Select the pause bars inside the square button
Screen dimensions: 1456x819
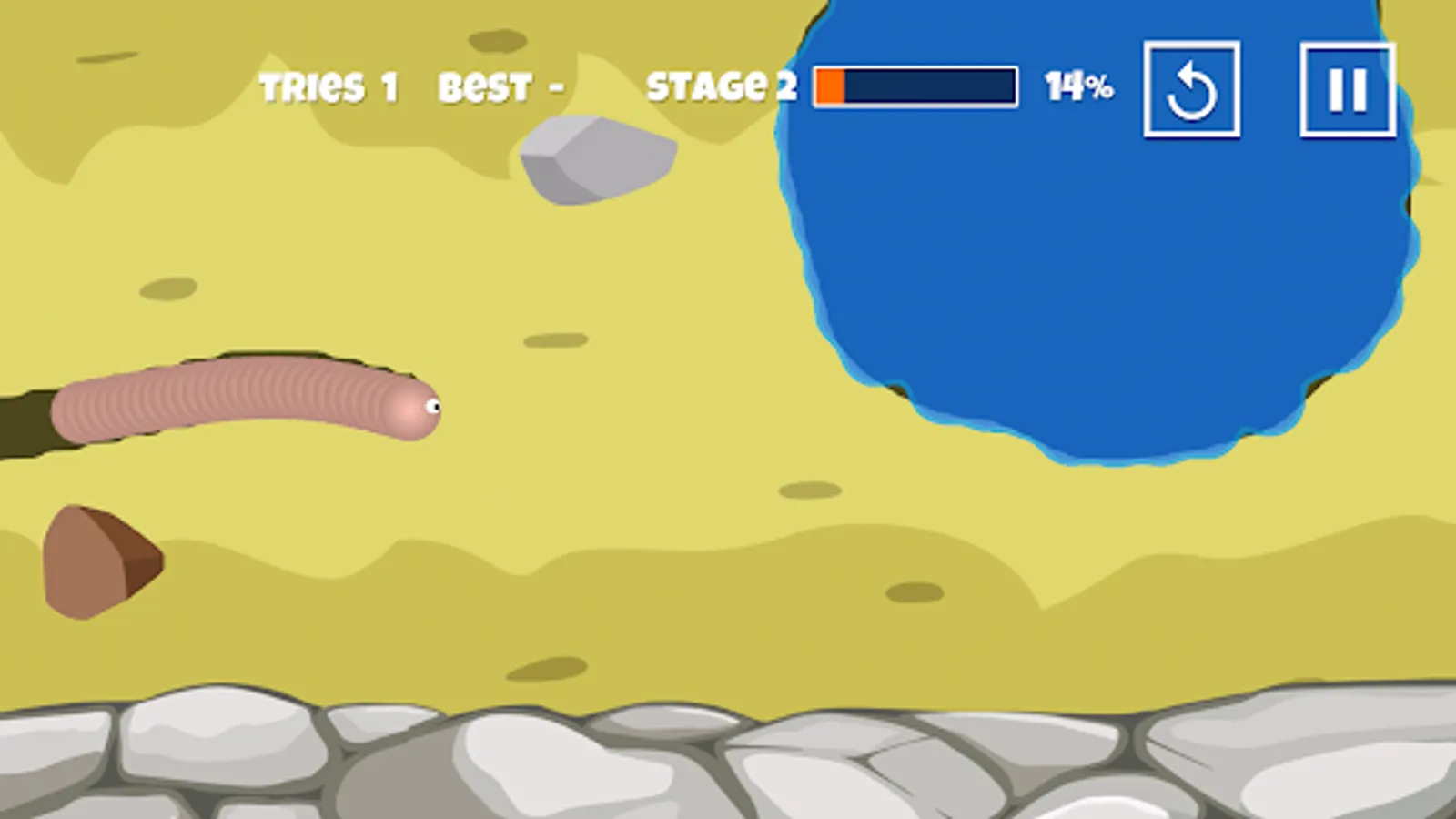click(x=1348, y=88)
